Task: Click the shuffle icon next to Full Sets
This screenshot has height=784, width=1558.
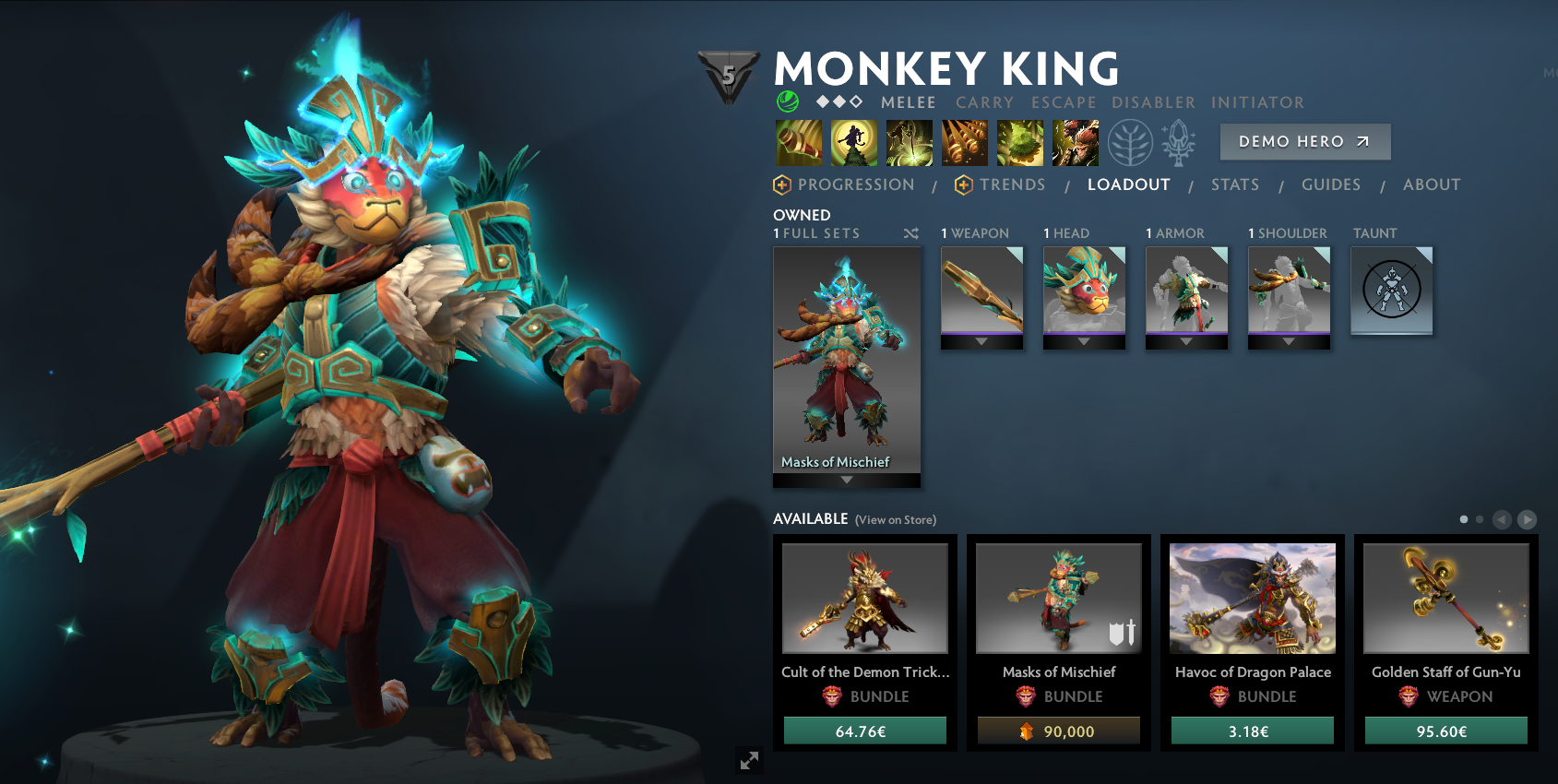Action: 911,233
